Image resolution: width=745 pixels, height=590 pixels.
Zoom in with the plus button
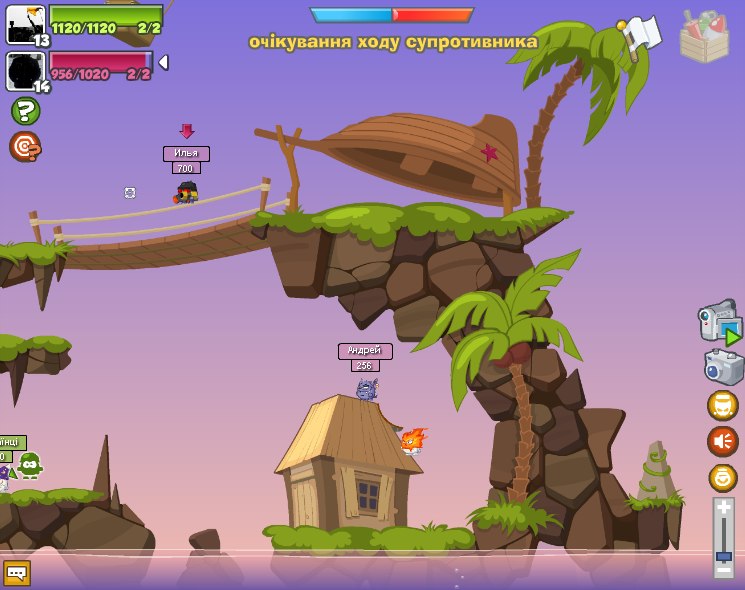(724, 508)
